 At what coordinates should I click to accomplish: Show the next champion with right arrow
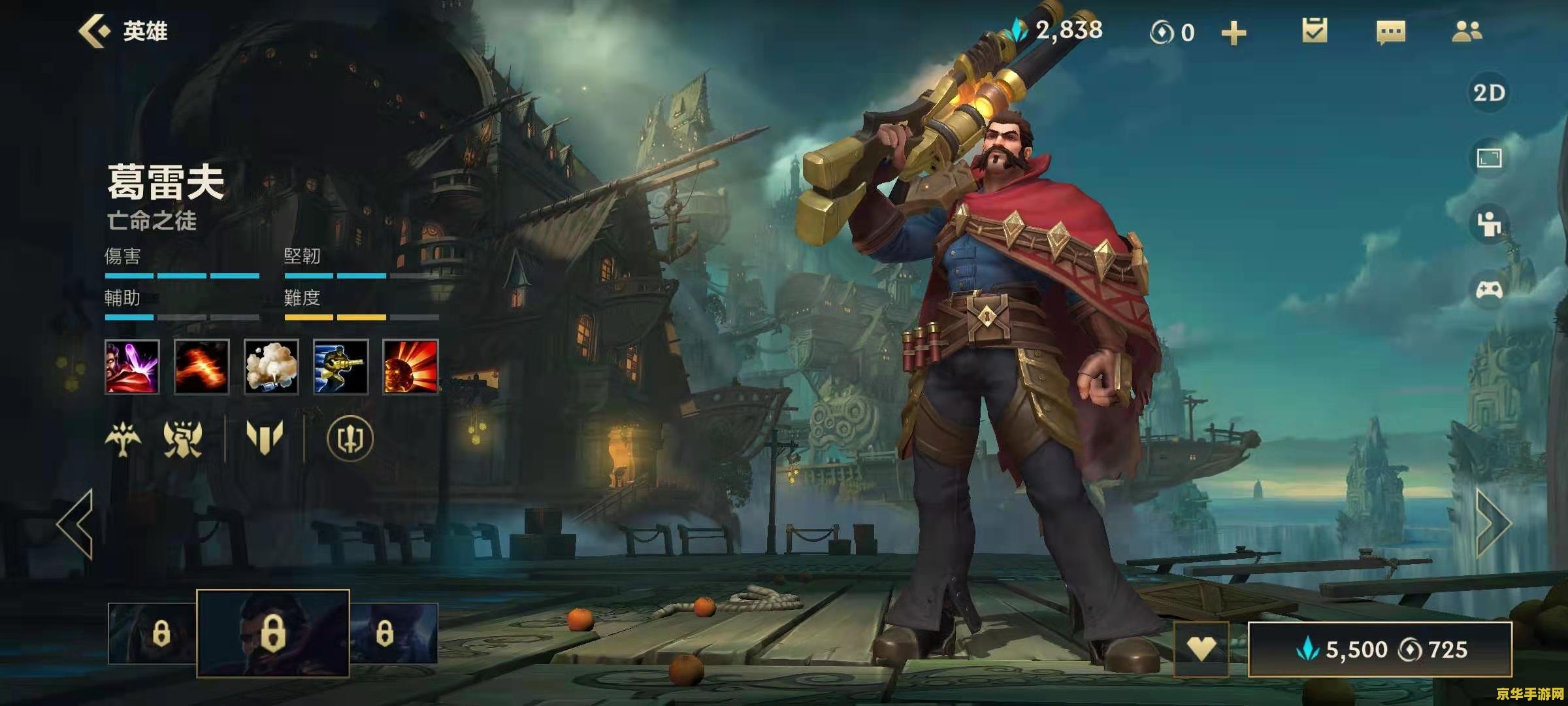pyautogui.click(x=1494, y=523)
